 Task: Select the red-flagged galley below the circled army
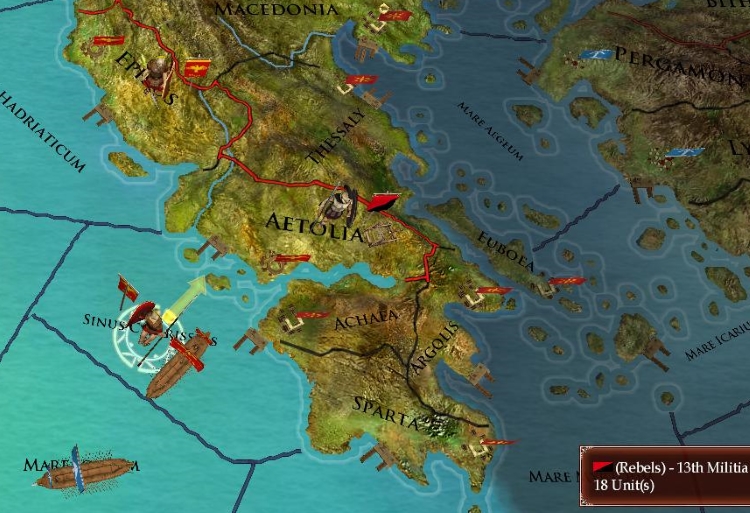(180, 367)
